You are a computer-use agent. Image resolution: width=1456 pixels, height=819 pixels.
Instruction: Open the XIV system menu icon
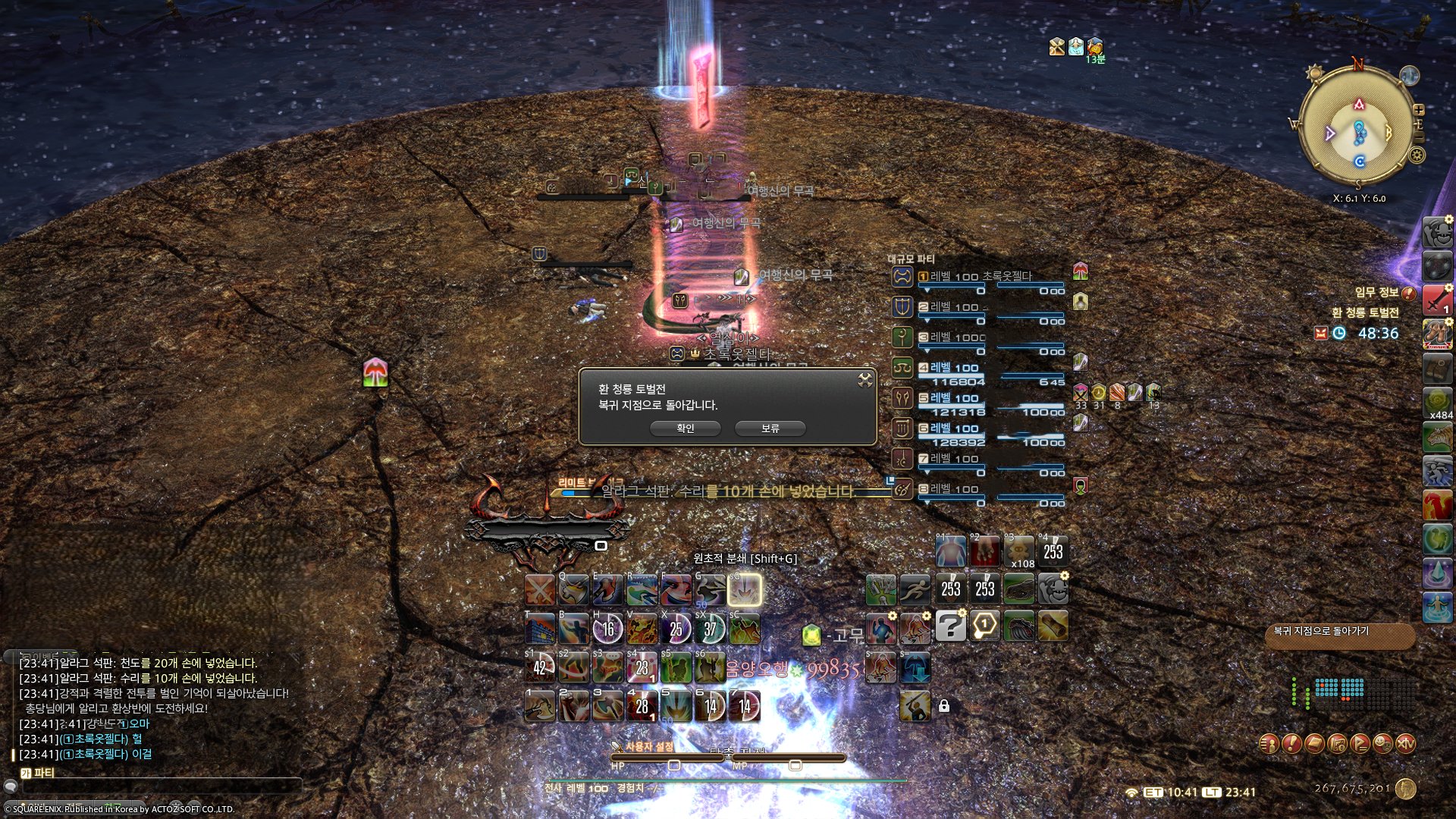[1405, 744]
